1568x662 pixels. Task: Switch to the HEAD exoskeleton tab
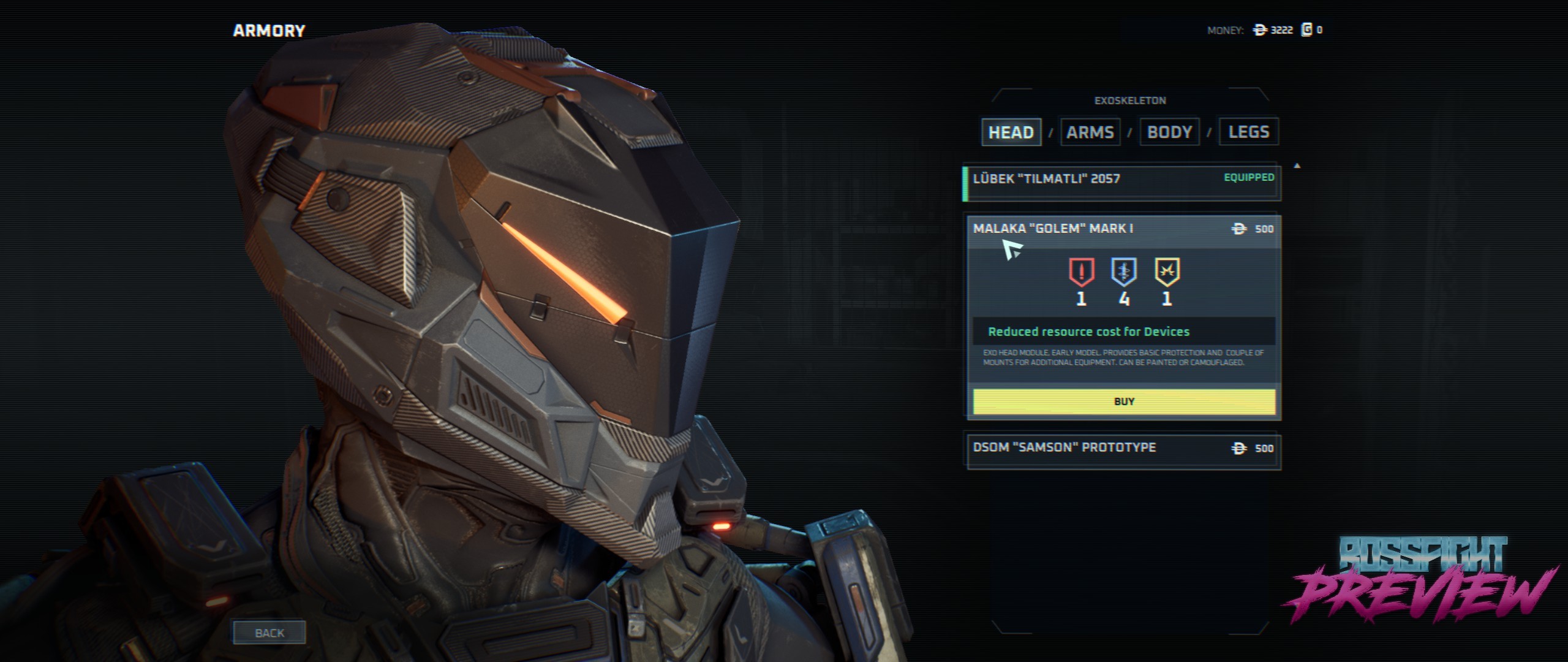click(x=1011, y=132)
